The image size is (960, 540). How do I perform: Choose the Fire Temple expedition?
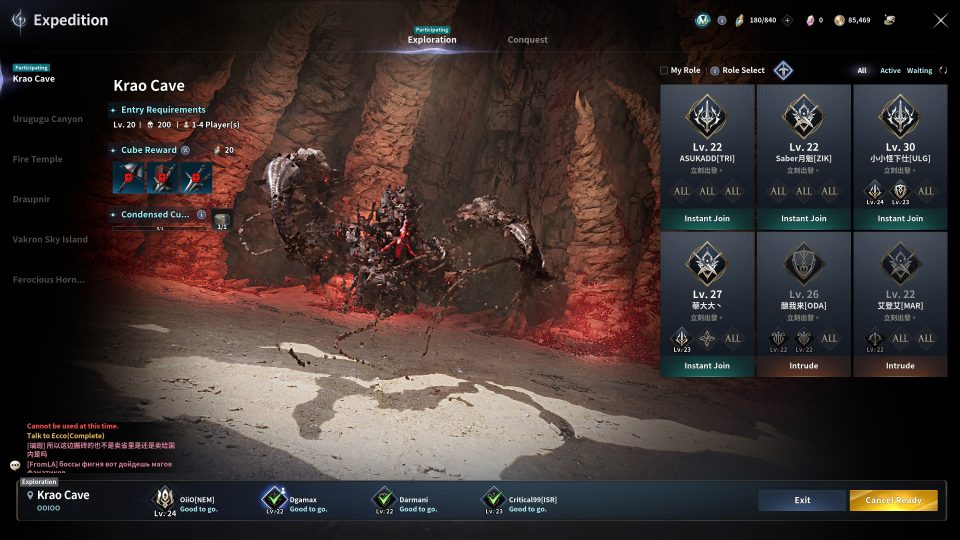[38, 159]
